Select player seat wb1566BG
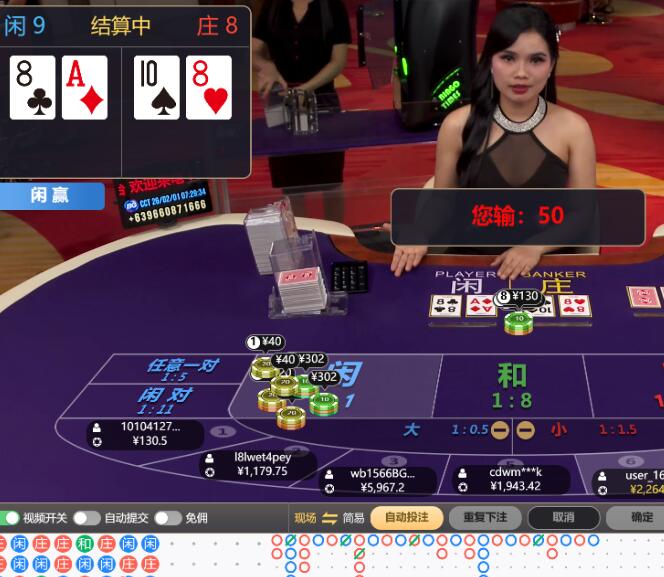The height and width of the screenshot is (577, 664). (378, 480)
